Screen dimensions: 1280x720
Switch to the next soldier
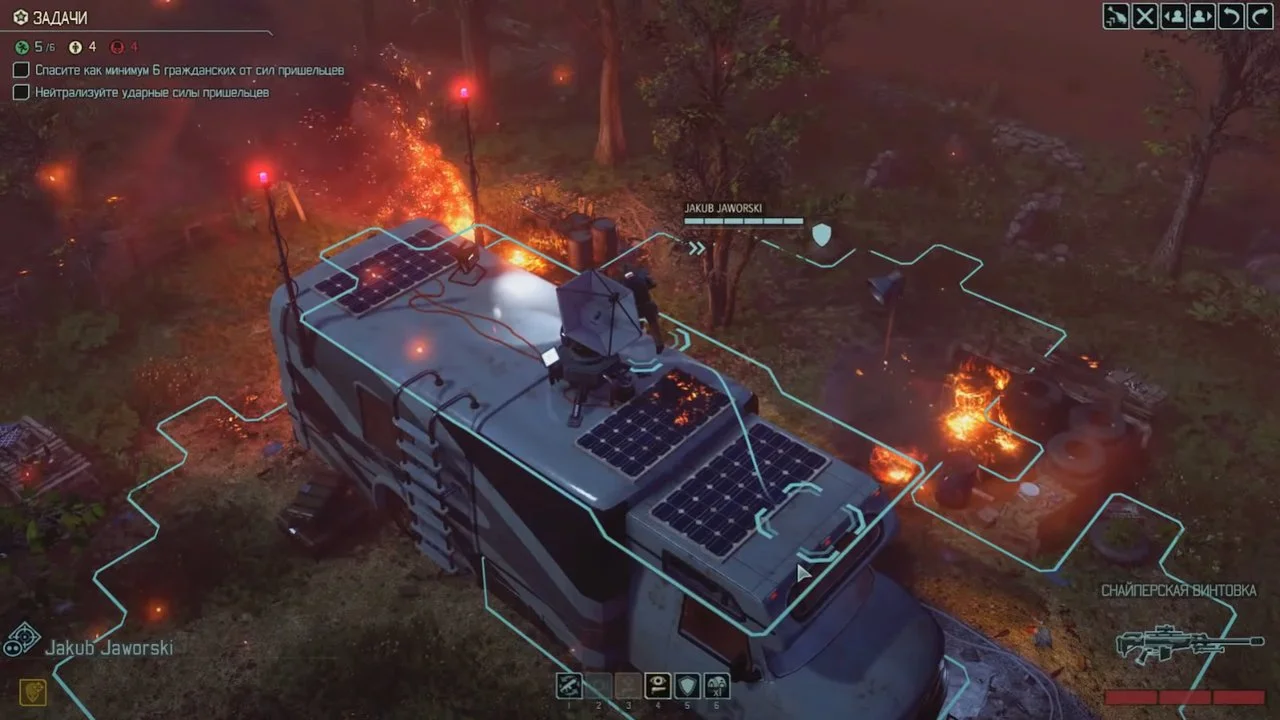(x=1201, y=16)
